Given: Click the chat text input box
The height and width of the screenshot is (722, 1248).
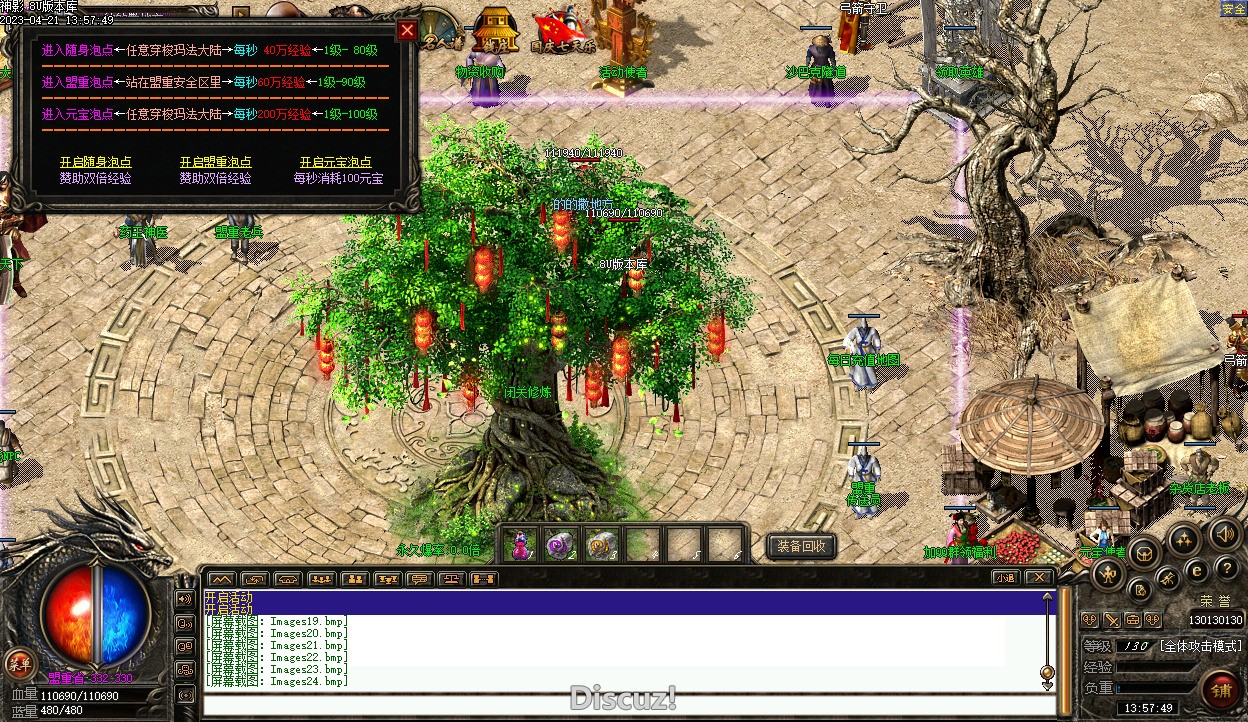Looking at the screenshot, I should point(620,704).
